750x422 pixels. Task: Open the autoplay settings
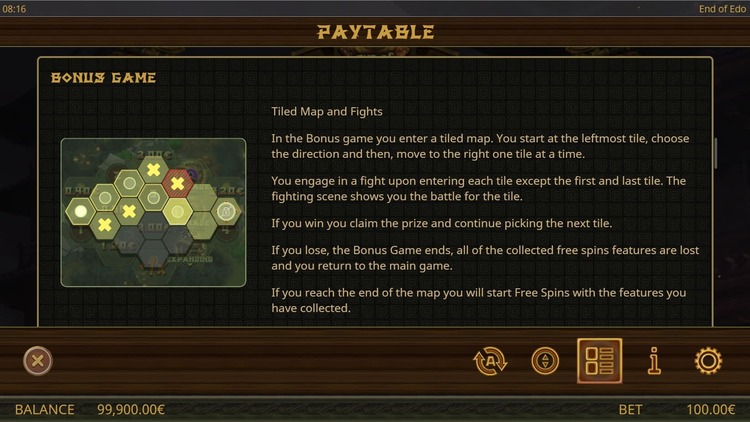[490, 361]
